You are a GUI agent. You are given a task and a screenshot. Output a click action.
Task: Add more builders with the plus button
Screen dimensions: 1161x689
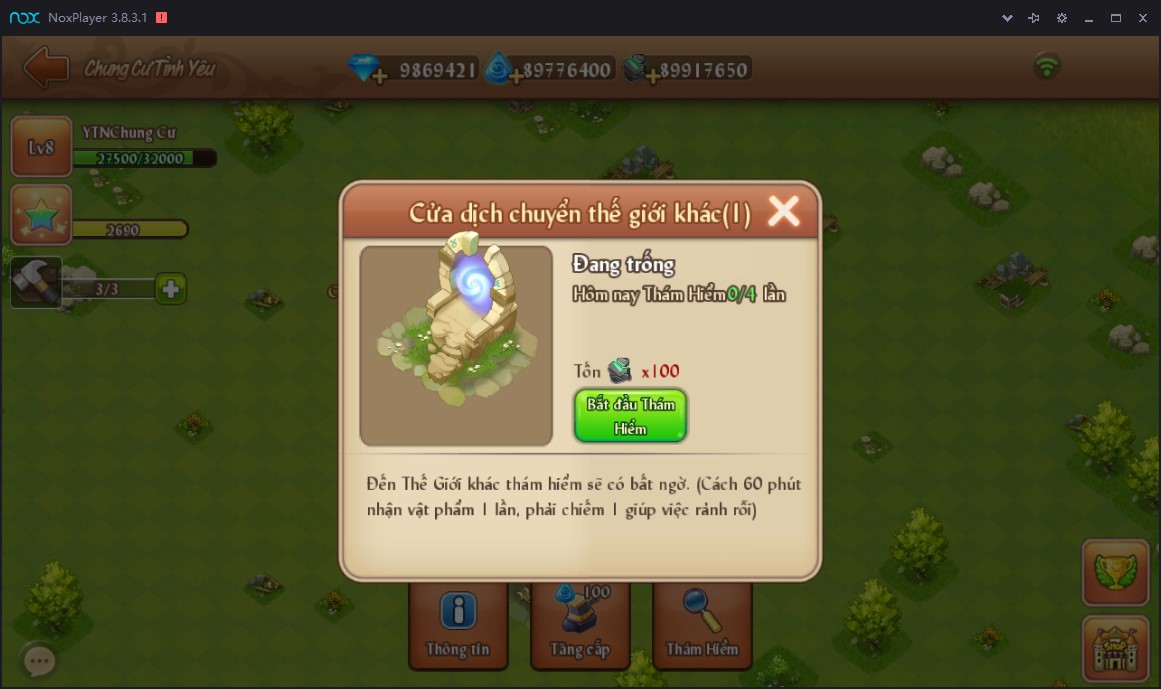coord(171,289)
